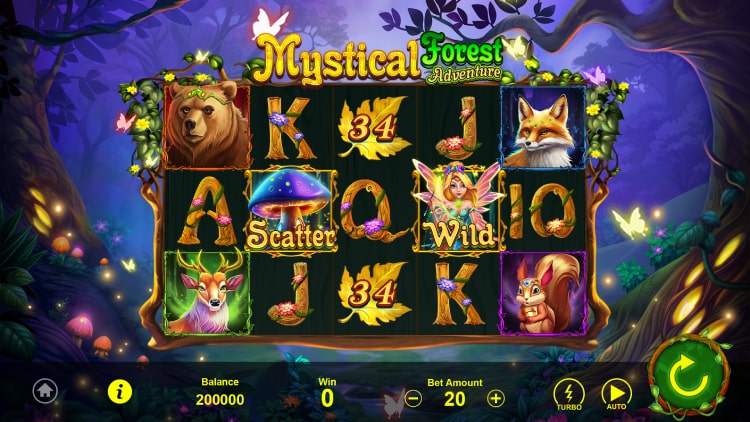Spin the reels with the green arrow button
Viewport: 750px width, 422px height.
(689, 376)
